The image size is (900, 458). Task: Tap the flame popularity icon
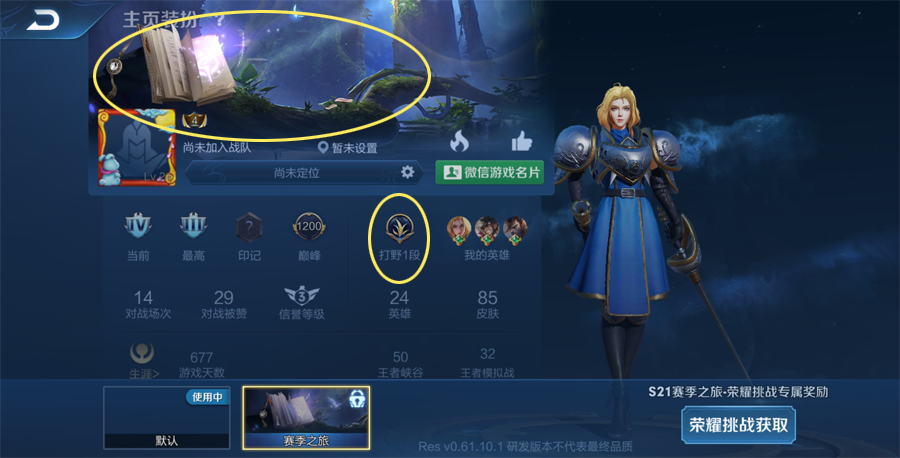pyautogui.click(x=459, y=142)
